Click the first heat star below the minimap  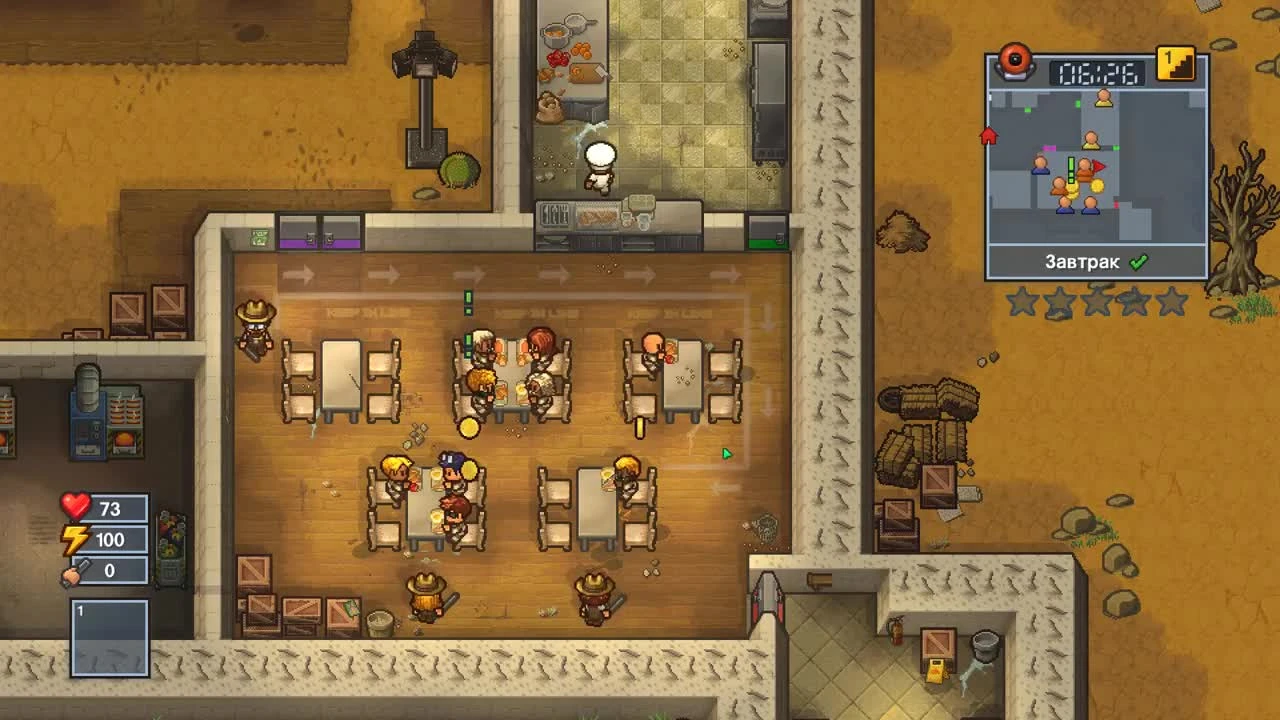click(1023, 303)
